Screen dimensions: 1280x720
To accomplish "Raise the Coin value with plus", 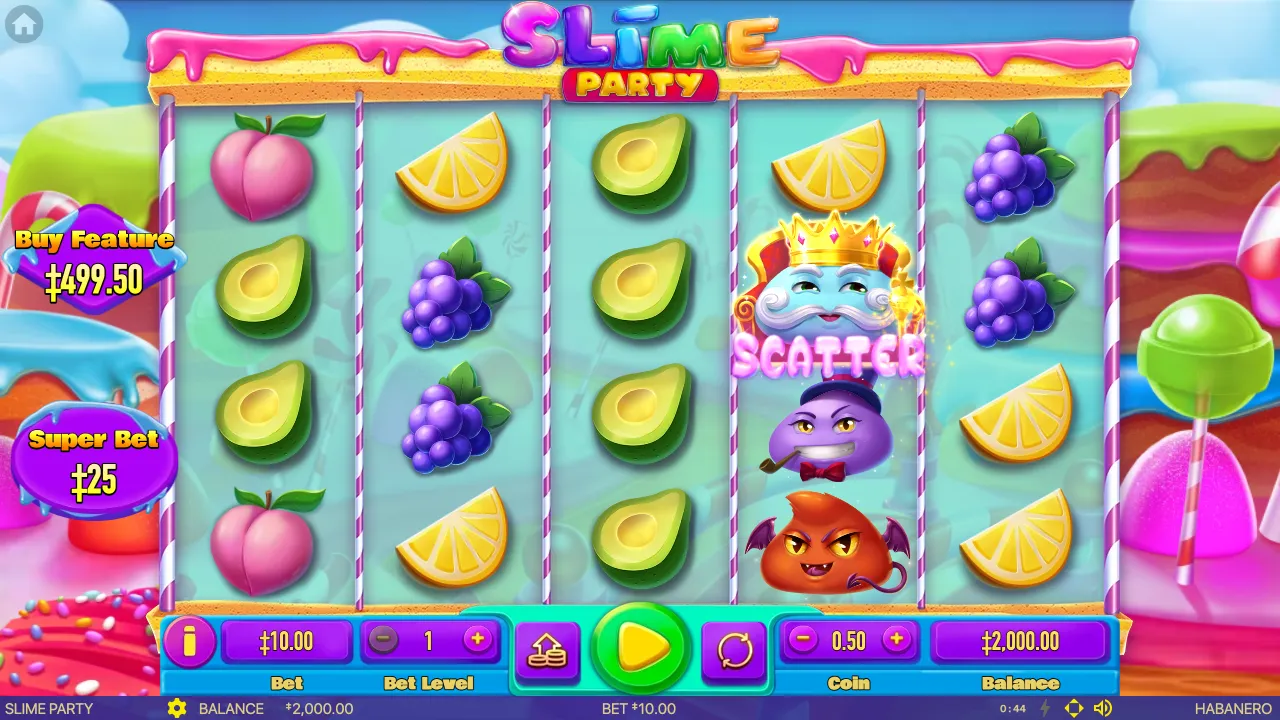I will (x=896, y=641).
